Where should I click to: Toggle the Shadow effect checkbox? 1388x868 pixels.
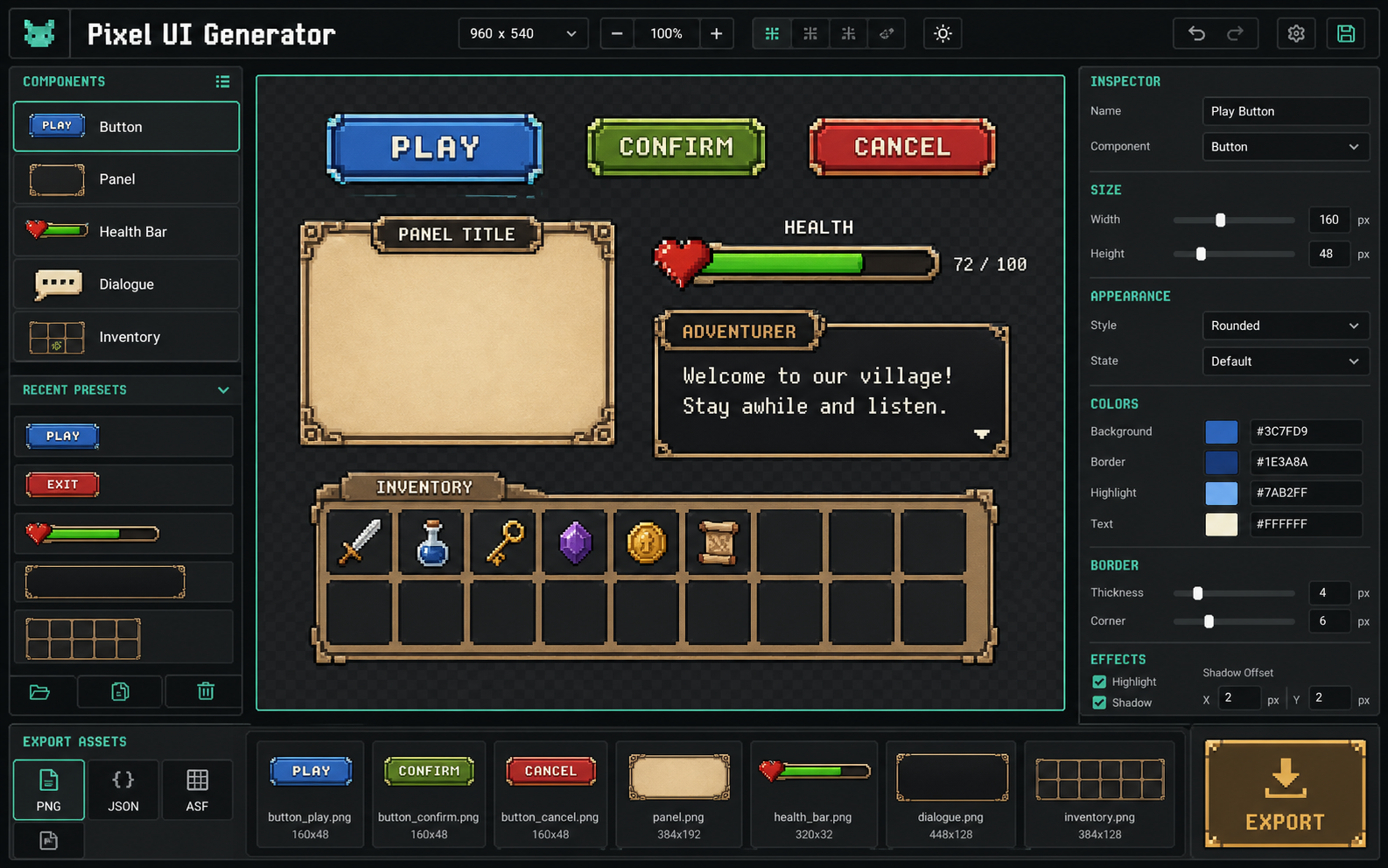tap(1099, 703)
